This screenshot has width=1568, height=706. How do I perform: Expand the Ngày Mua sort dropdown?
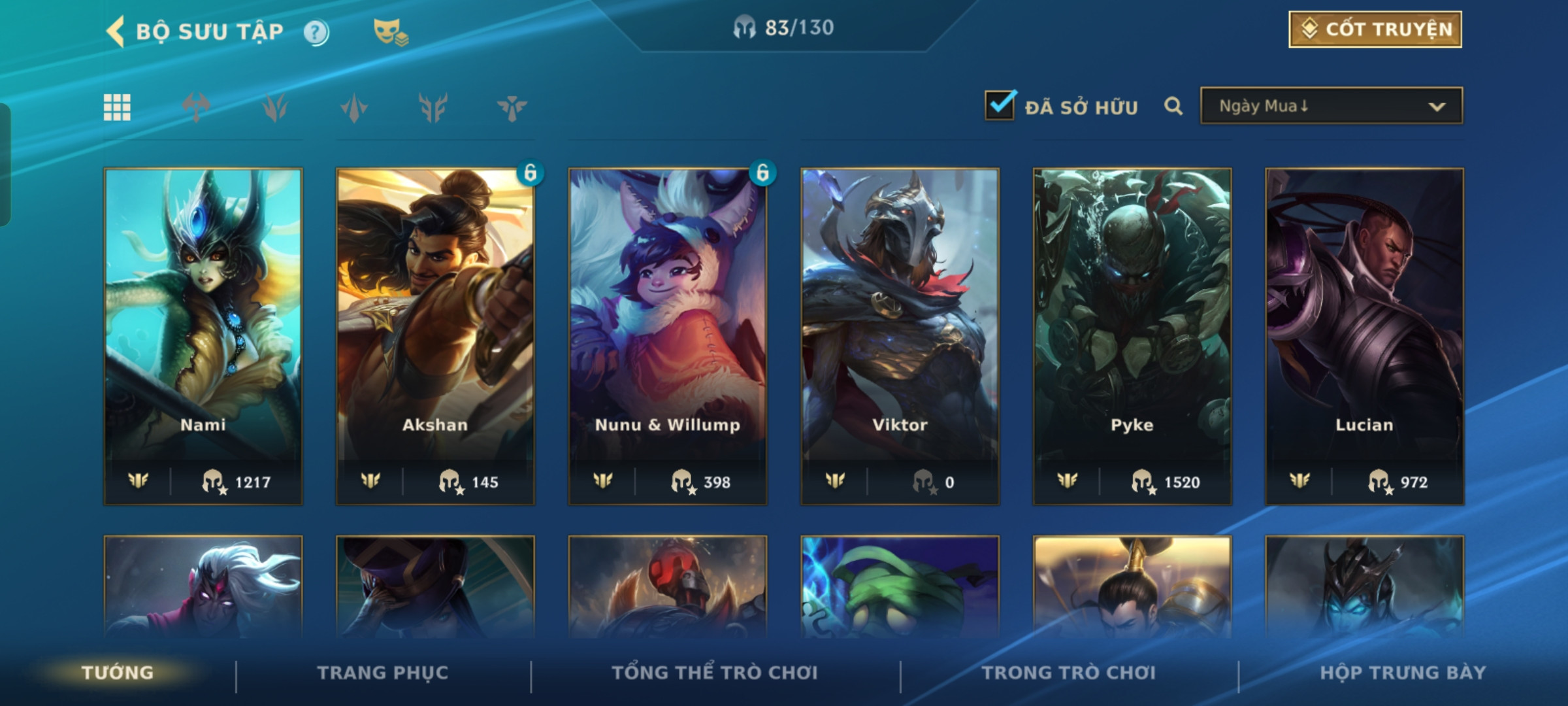point(1331,106)
